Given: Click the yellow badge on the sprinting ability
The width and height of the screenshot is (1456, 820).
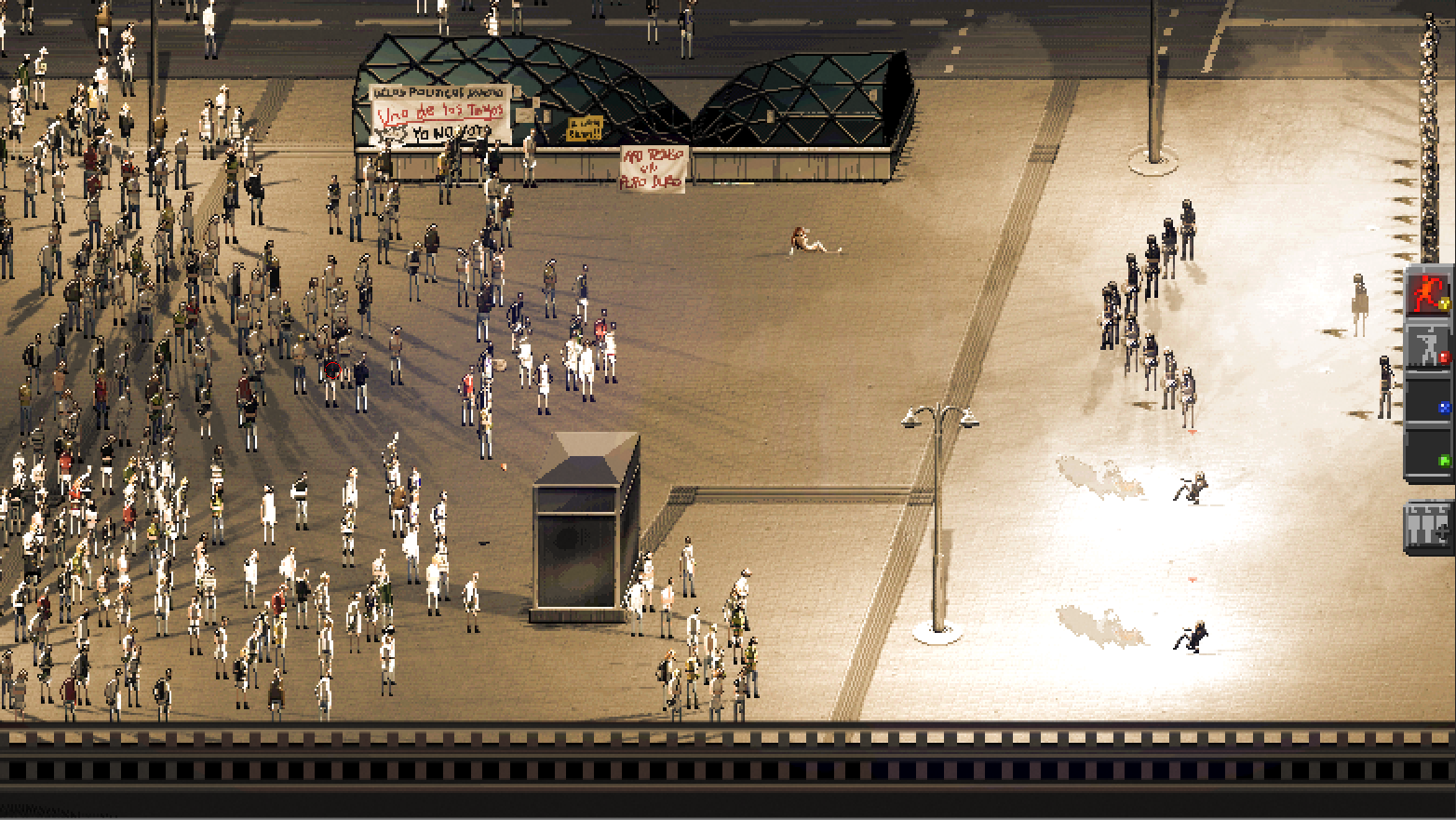Looking at the screenshot, I should pyautogui.click(x=1443, y=303).
